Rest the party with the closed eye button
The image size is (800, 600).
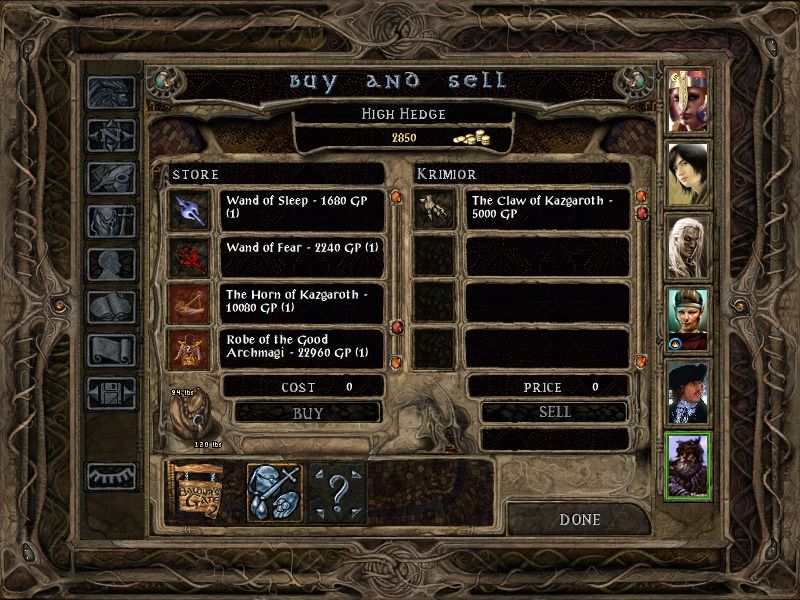point(112,476)
